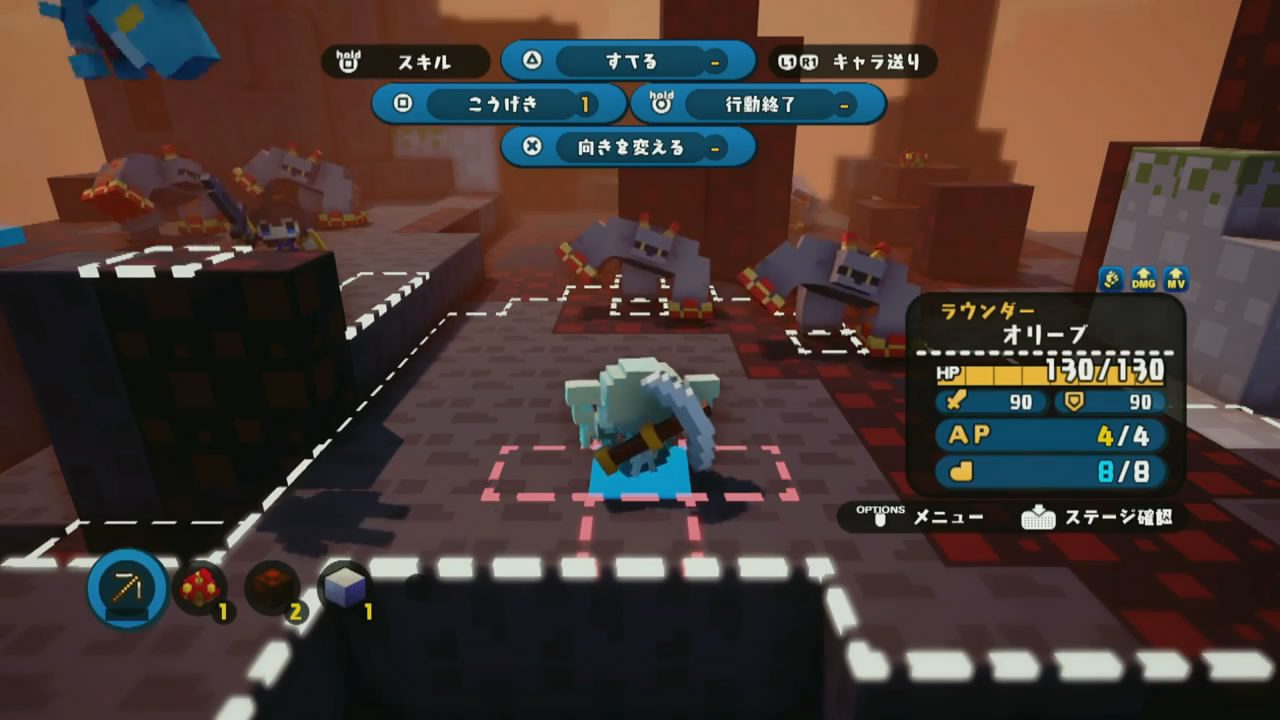
Task: Open the スキル skill menu
Action: (405, 62)
